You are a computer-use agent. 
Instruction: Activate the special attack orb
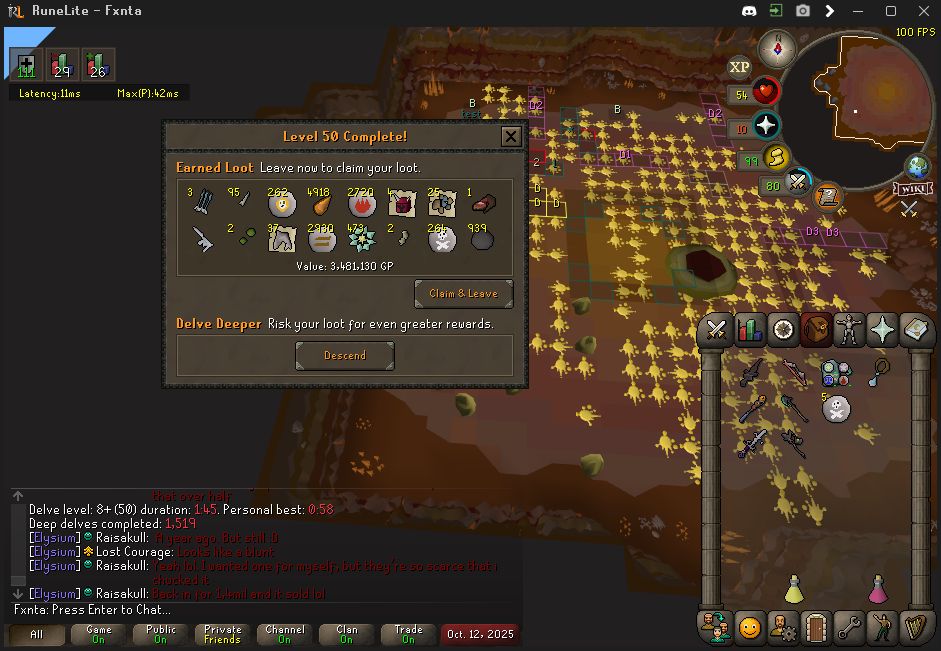797,183
